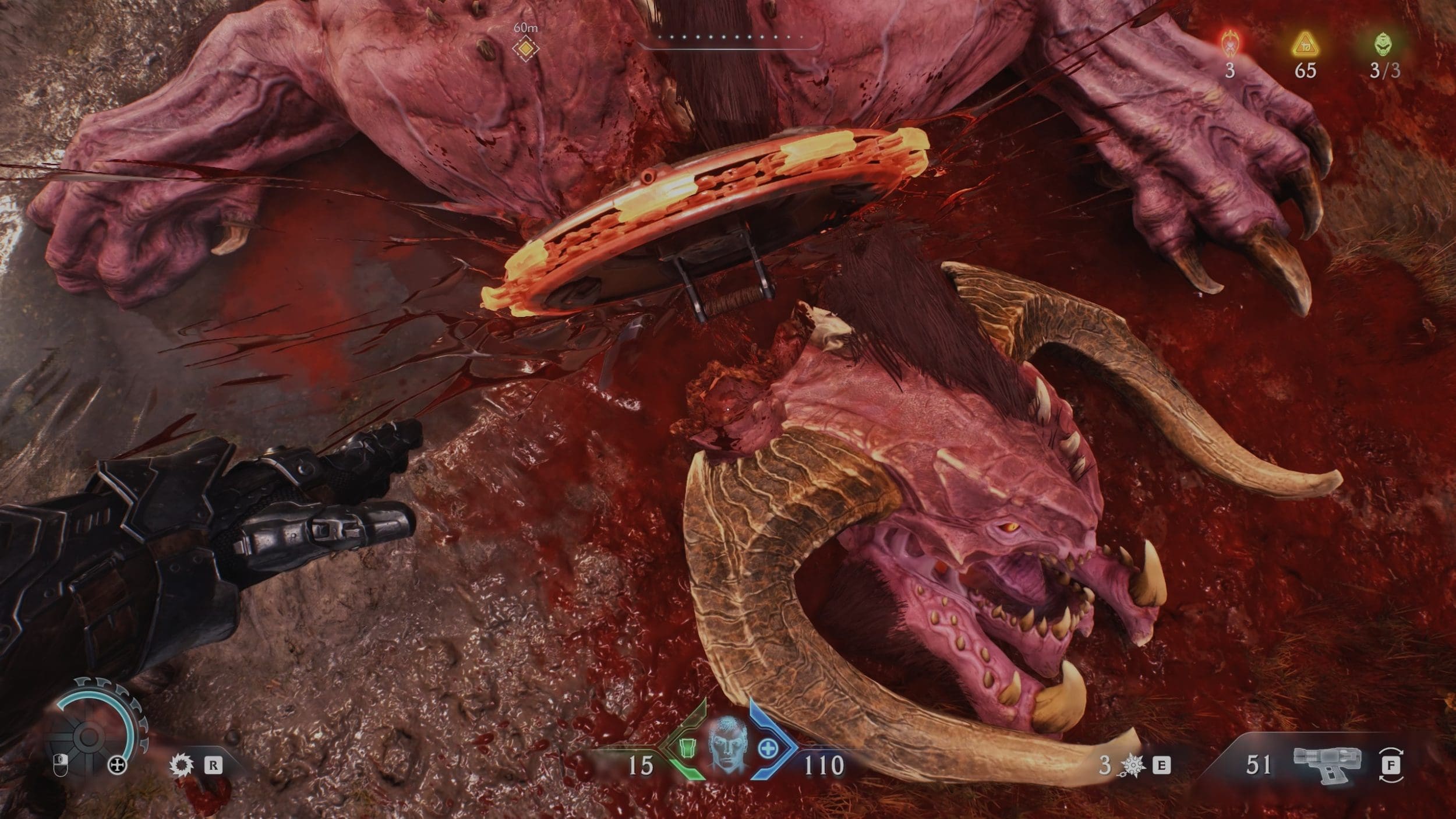Click the gold currency triangle icon
Screen dimensions: 1456x819
click(1305, 44)
